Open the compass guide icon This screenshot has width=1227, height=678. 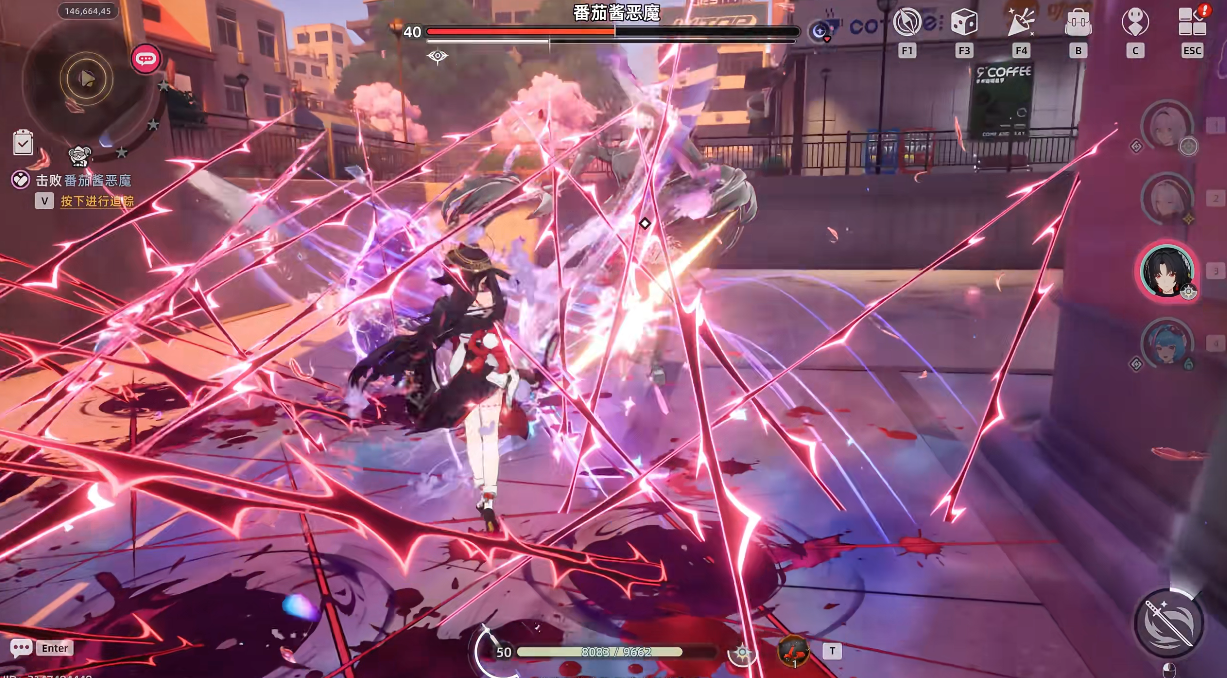click(x=907, y=22)
